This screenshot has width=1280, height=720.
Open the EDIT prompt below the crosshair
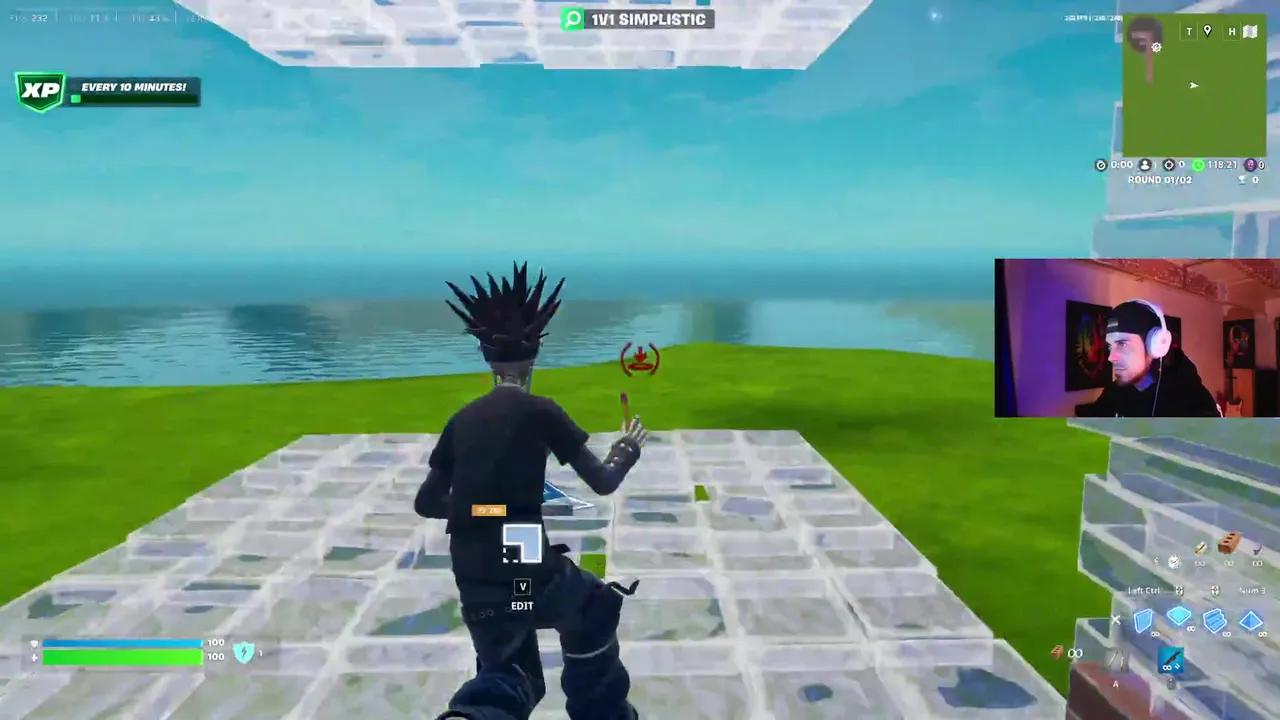(x=521, y=595)
